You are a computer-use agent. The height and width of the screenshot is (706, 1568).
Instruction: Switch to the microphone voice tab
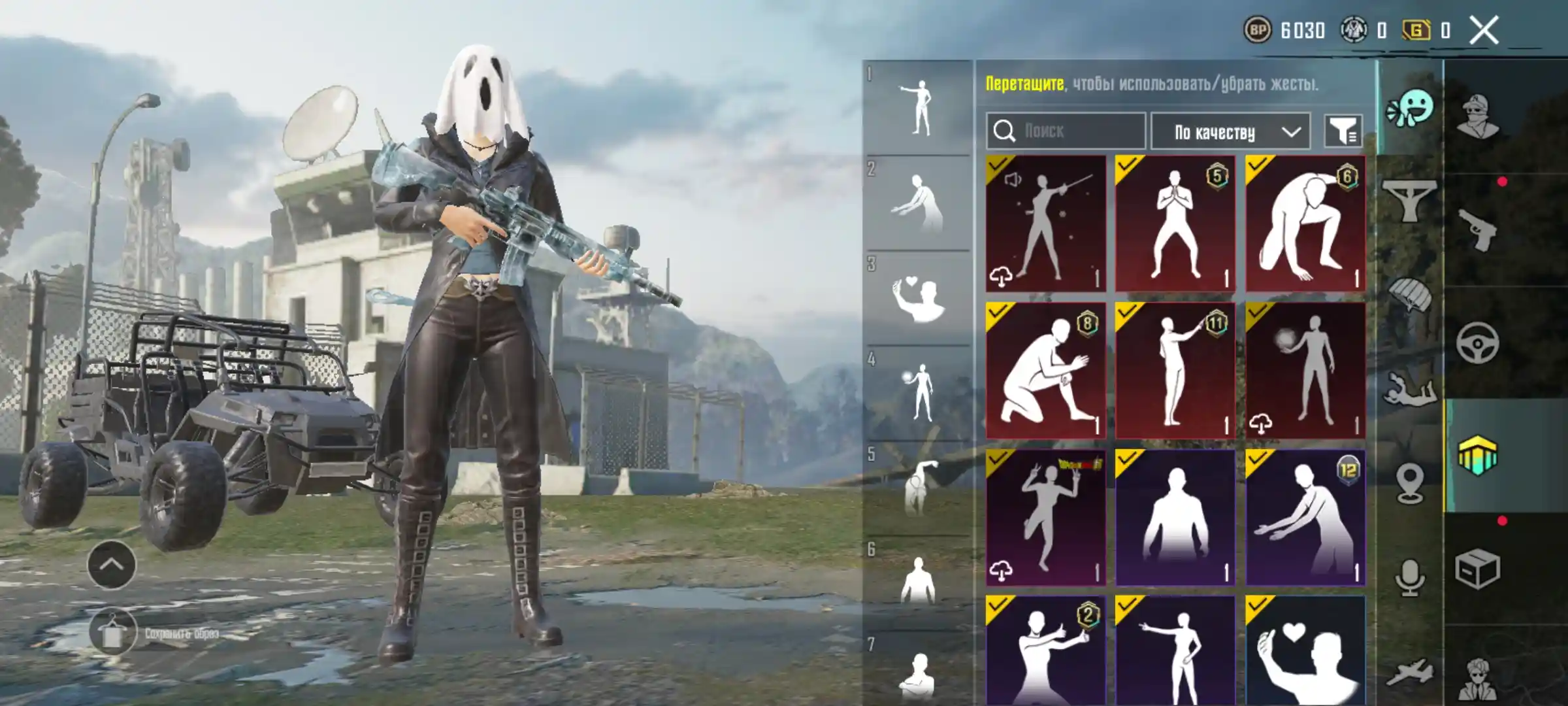click(x=1410, y=578)
